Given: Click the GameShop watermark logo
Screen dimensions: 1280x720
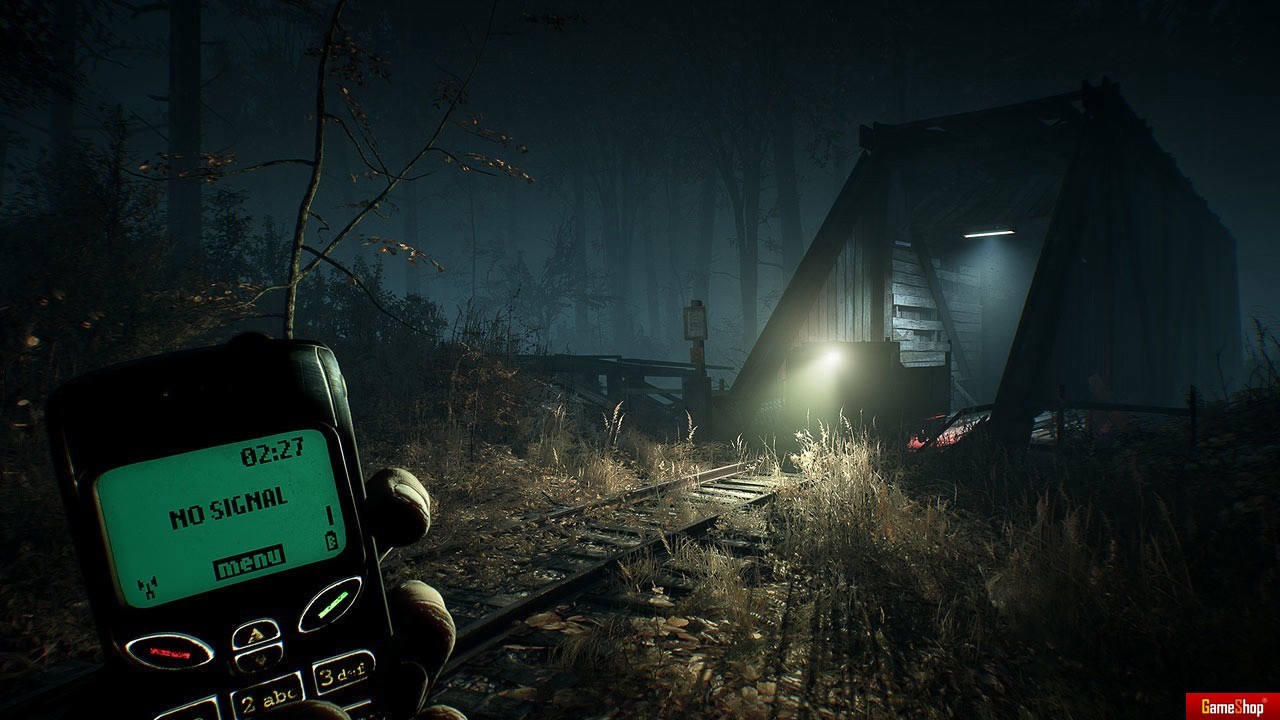Looking at the screenshot, I should point(1231,706).
